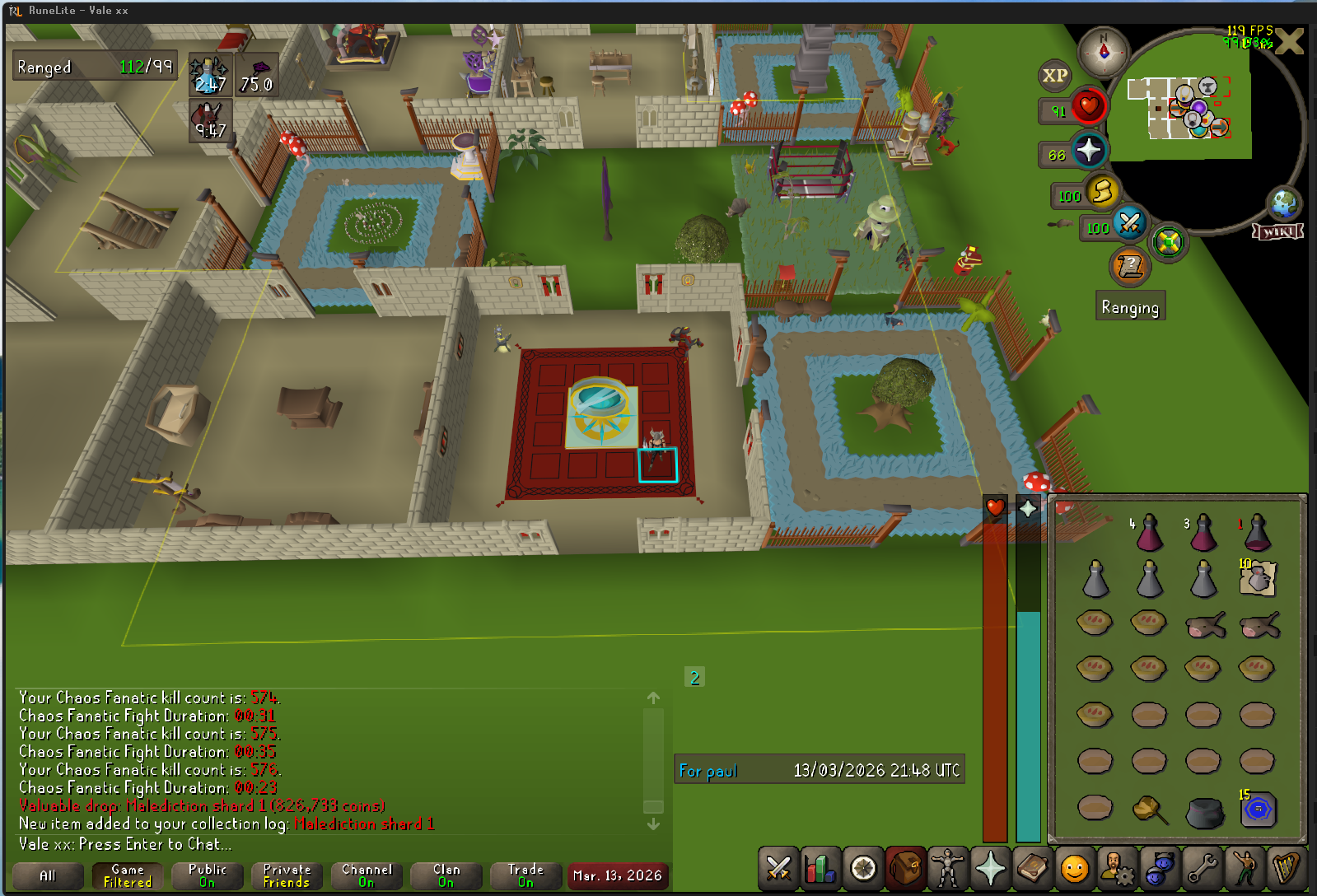The height and width of the screenshot is (896, 1317).
Task: Drink the 4-dose red potion
Action: 1148,533
